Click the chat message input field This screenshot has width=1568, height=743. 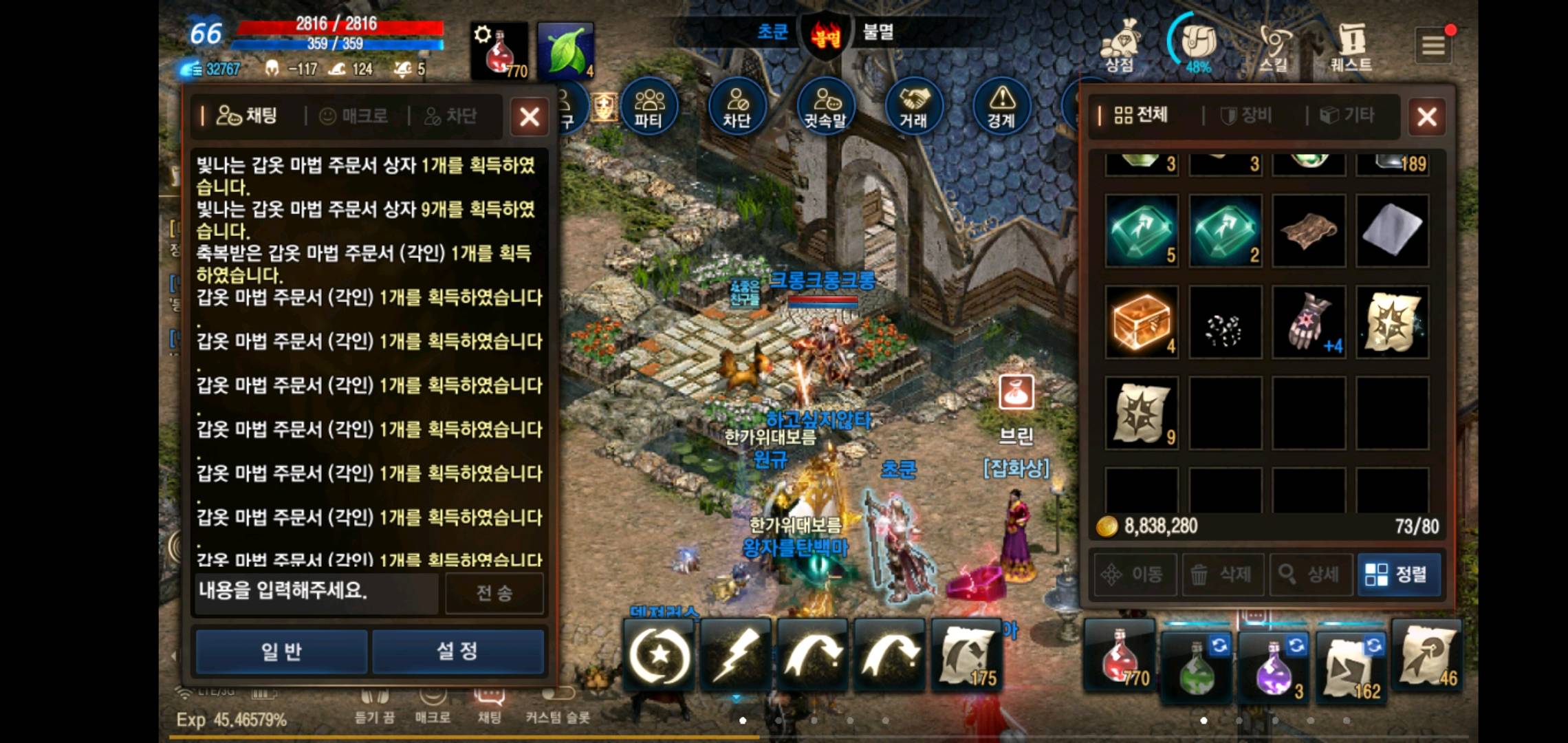click(315, 593)
